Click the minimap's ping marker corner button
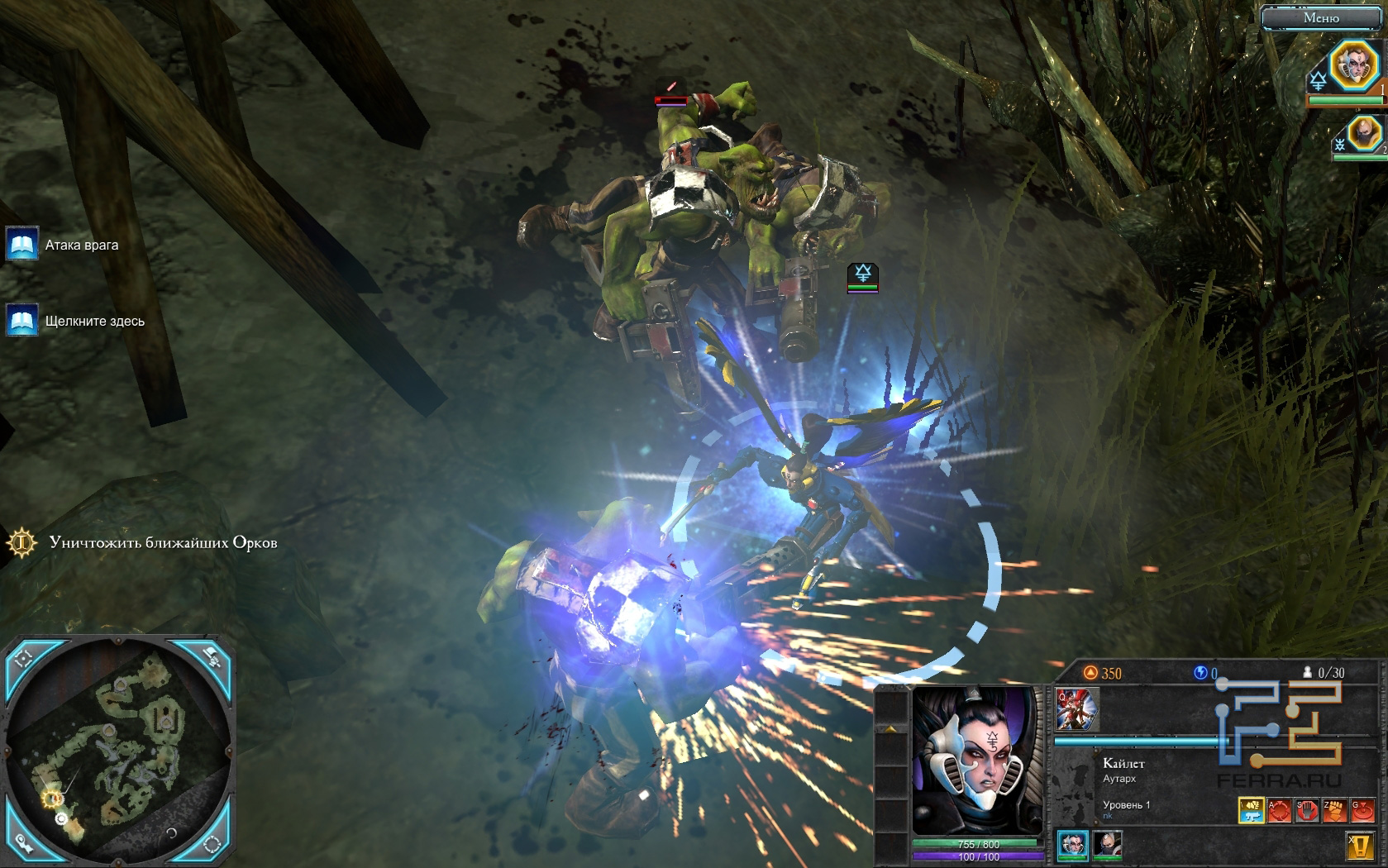1388x868 pixels. tap(23, 843)
